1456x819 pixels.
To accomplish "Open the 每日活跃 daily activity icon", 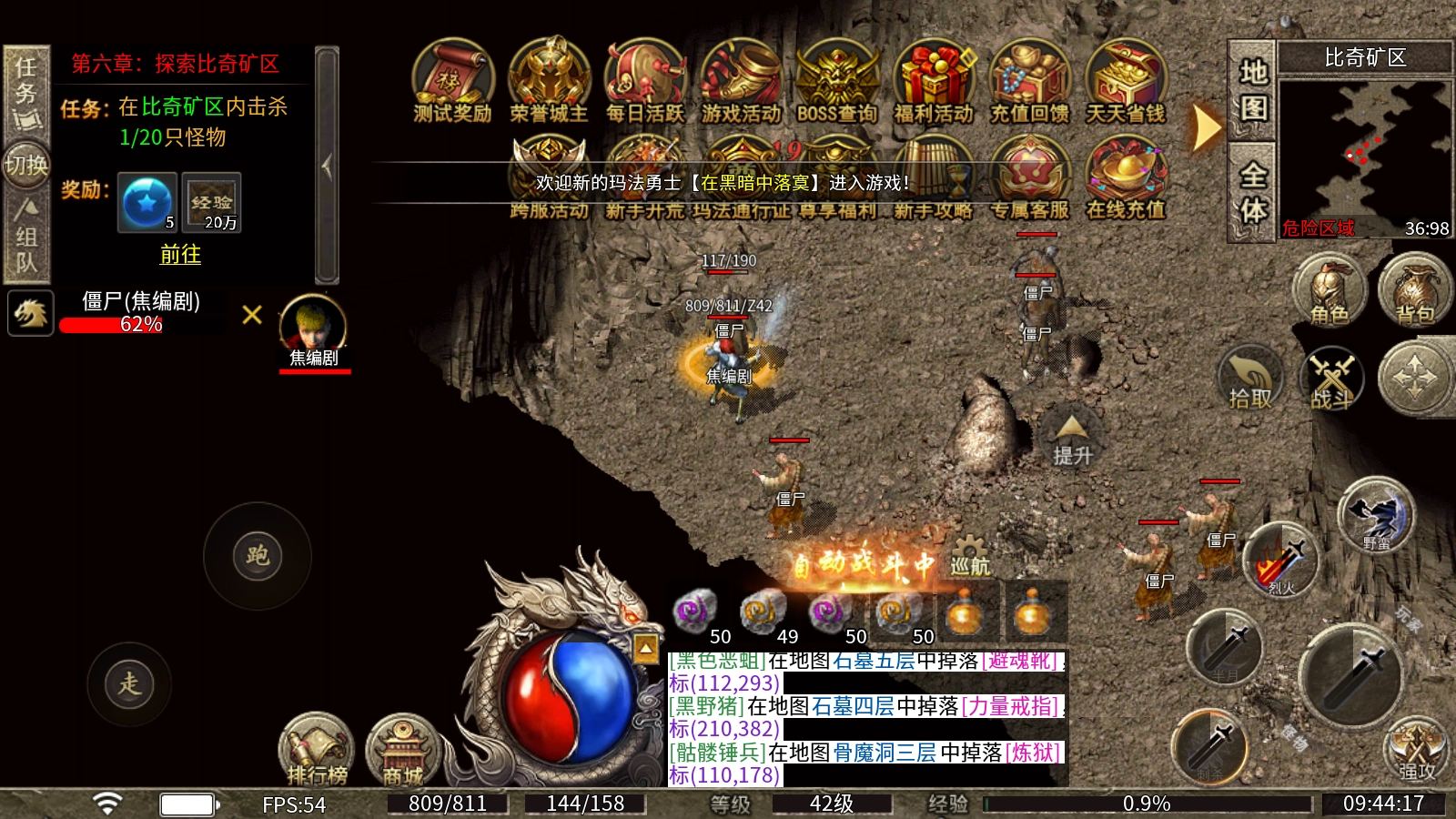I will point(645,80).
